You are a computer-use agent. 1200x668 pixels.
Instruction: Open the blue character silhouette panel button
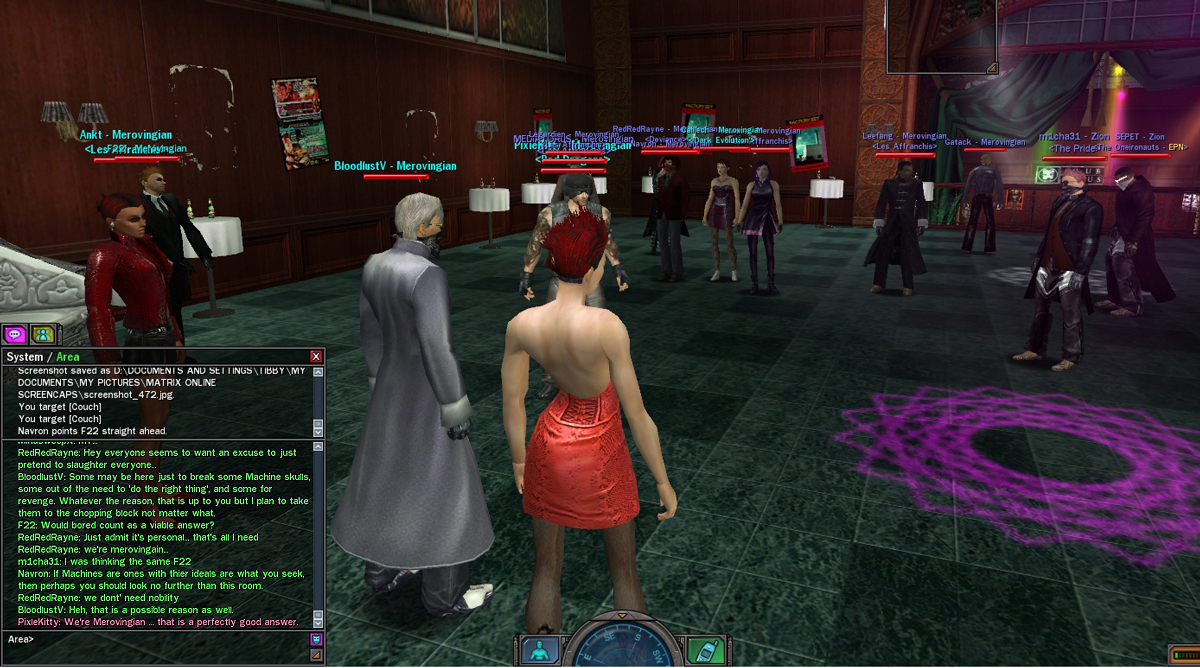click(x=539, y=650)
